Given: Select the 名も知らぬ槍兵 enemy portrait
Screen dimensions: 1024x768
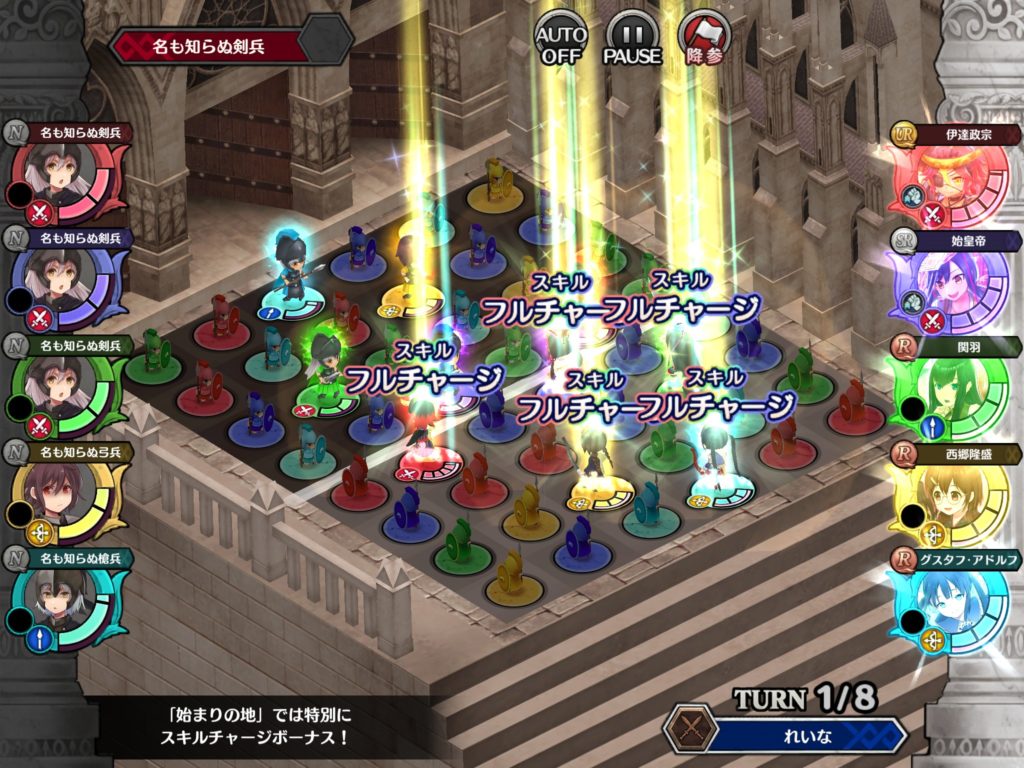Looking at the screenshot, I should (68, 604).
